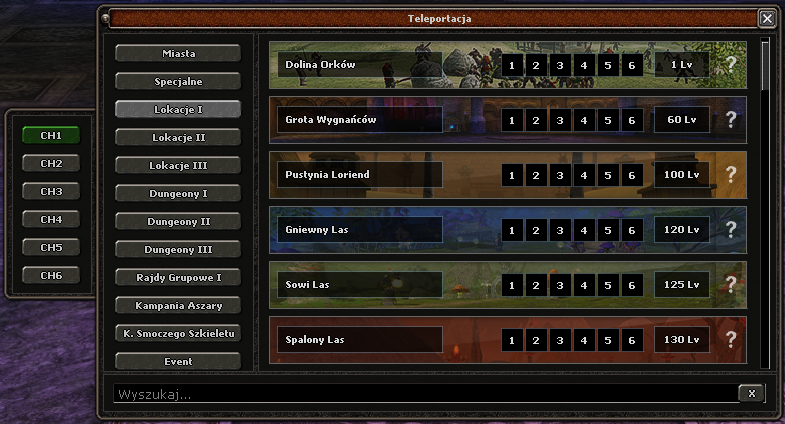This screenshot has width=785, height=424.
Task: Switch to channel CH1
Action: pos(51,135)
